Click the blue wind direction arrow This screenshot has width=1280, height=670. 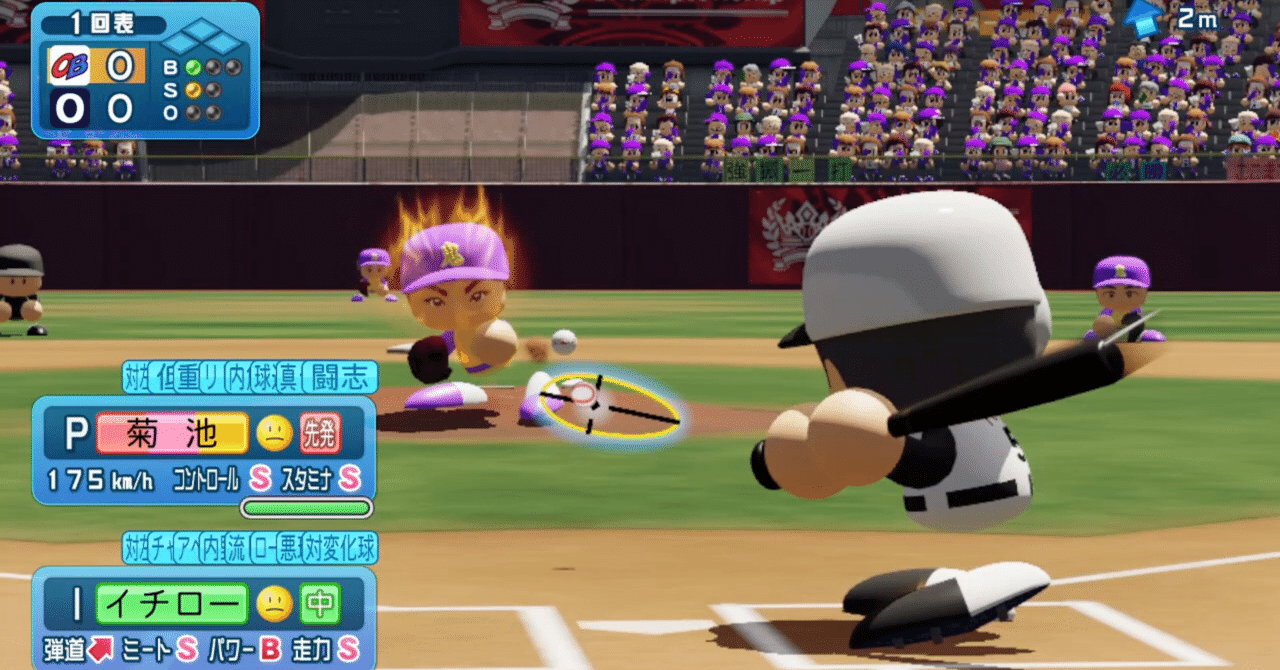click(1144, 17)
